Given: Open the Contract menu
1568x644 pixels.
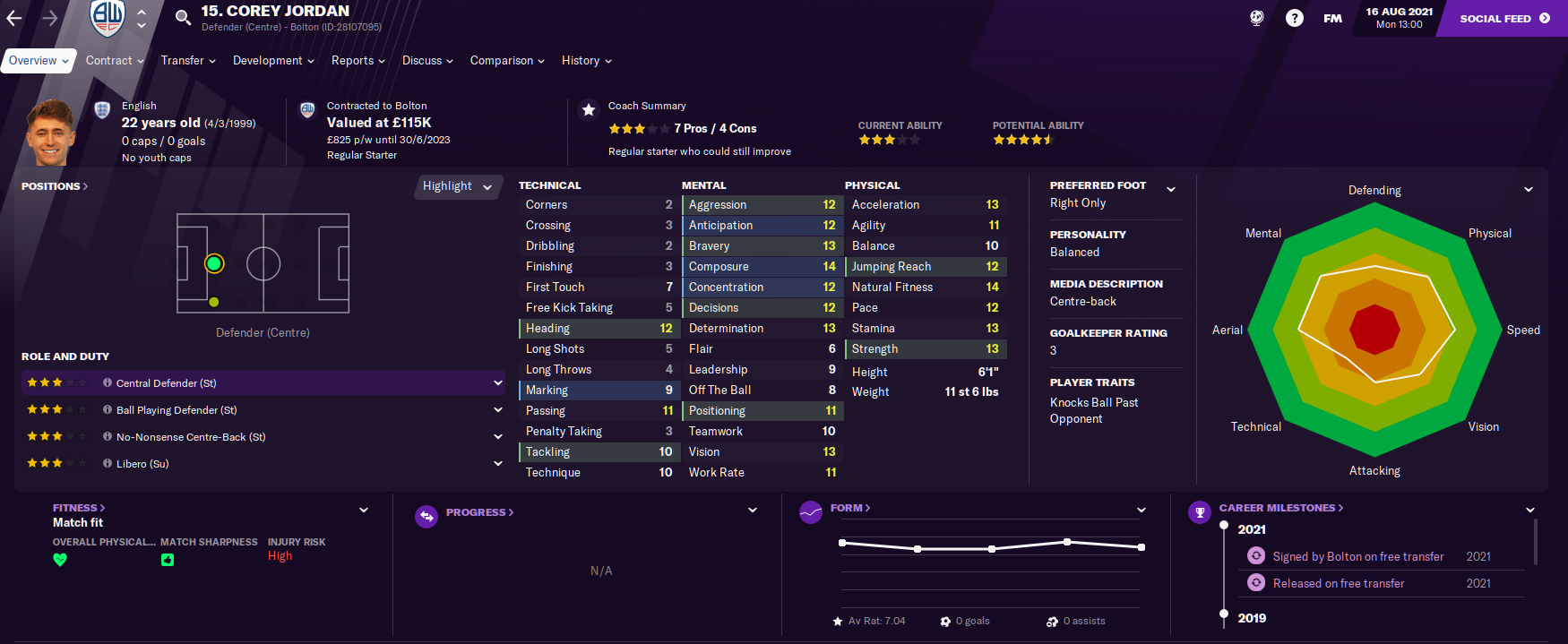Looking at the screenshot, I should [115, 61].
